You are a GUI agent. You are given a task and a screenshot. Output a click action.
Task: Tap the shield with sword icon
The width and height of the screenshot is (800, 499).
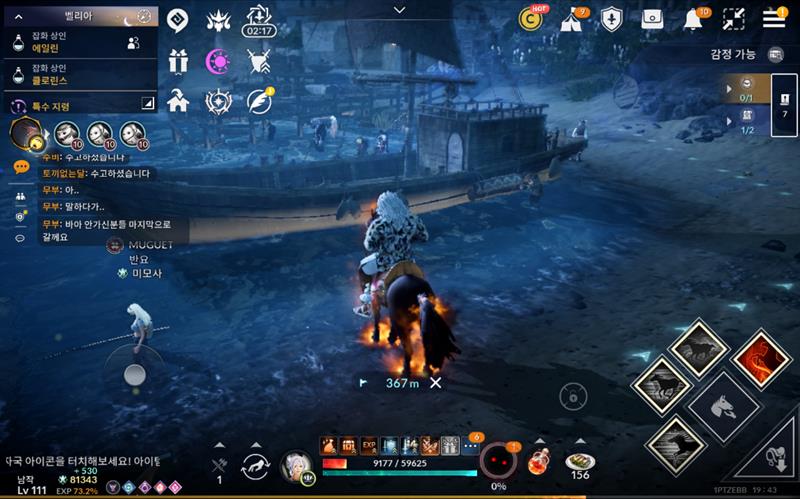coord(611,19)
